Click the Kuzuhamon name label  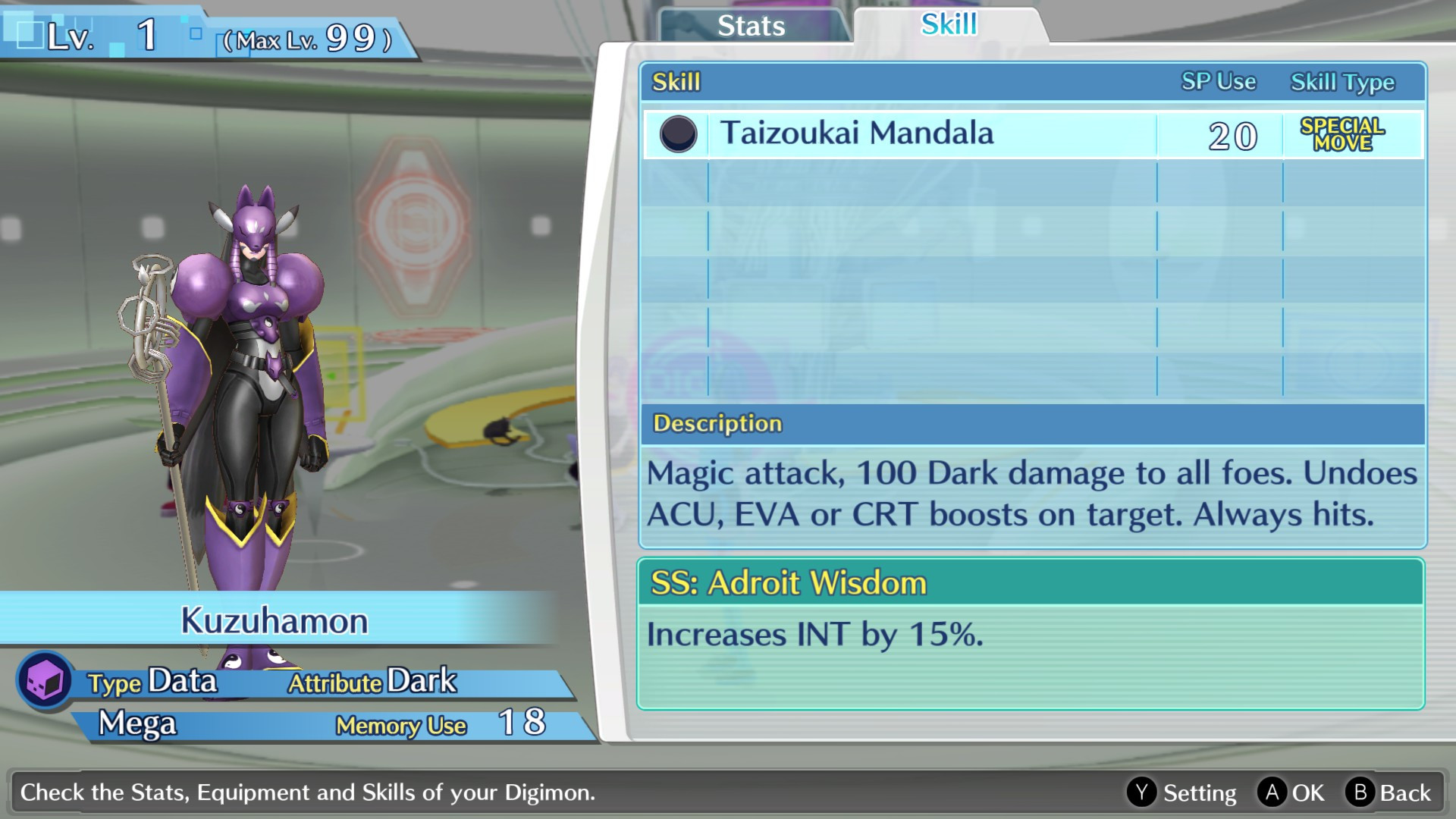(x=275, y=620)
